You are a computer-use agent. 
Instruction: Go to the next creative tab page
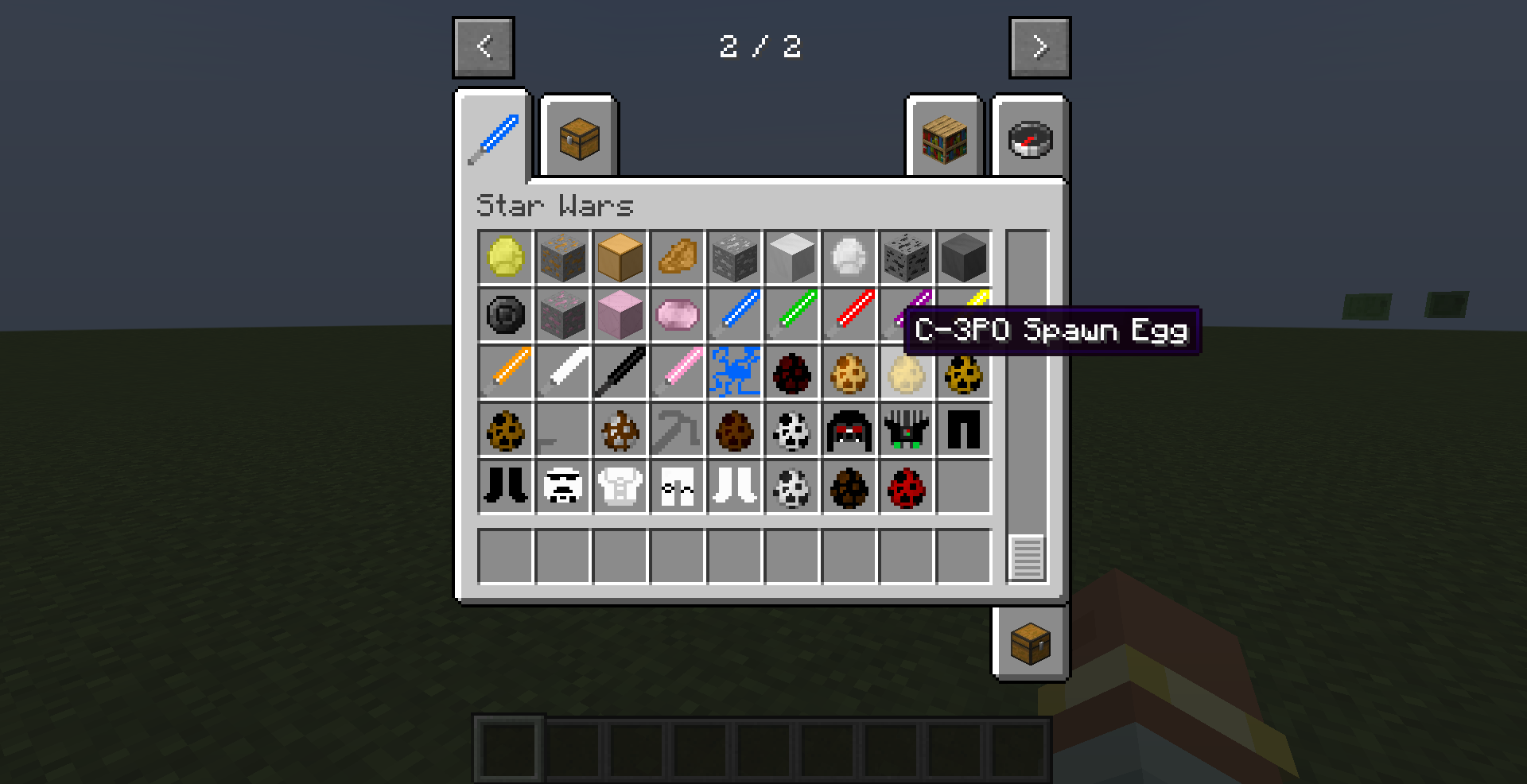(1039, 48)
